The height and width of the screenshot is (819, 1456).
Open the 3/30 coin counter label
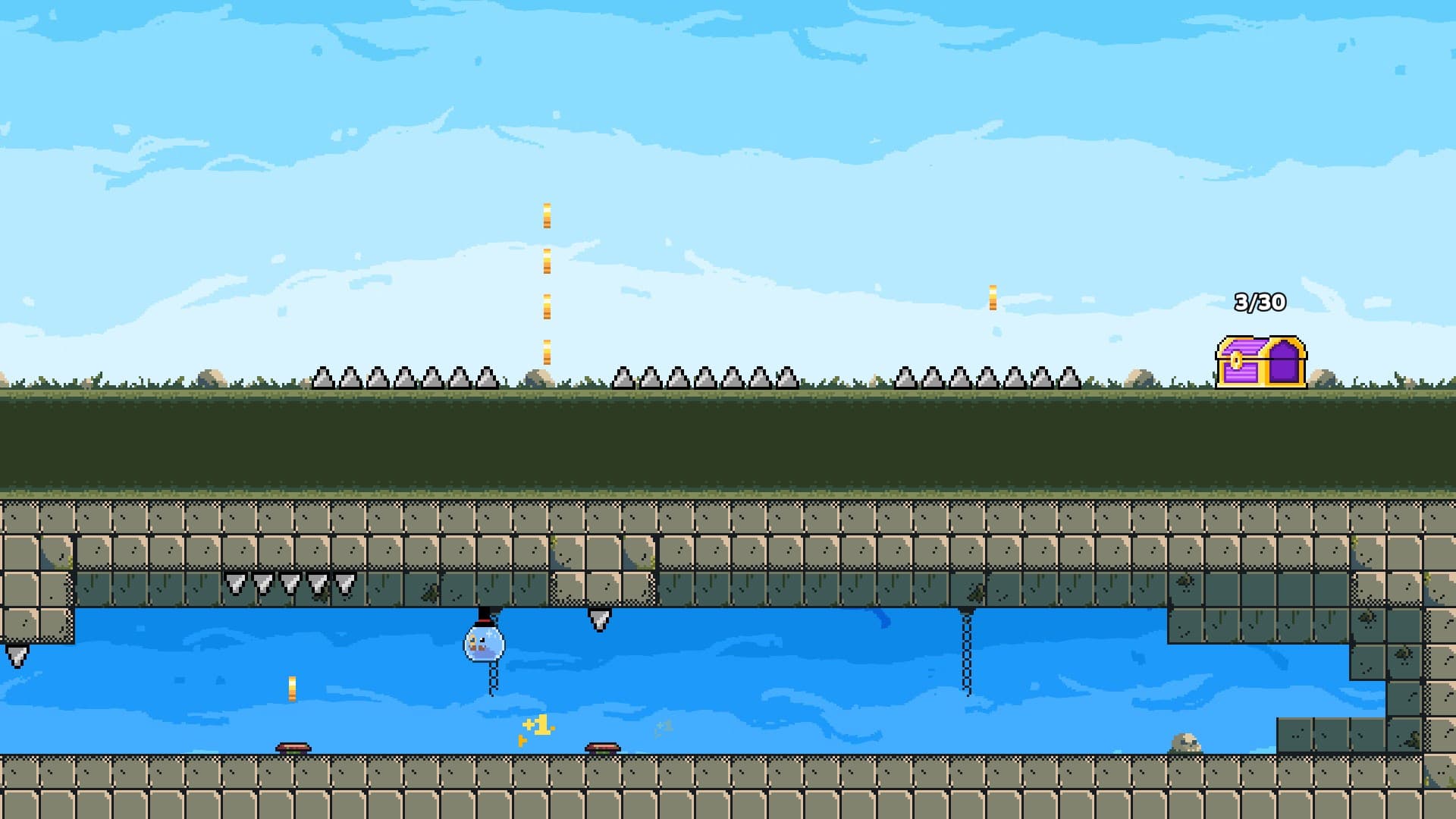click(x=1261, y=302)
